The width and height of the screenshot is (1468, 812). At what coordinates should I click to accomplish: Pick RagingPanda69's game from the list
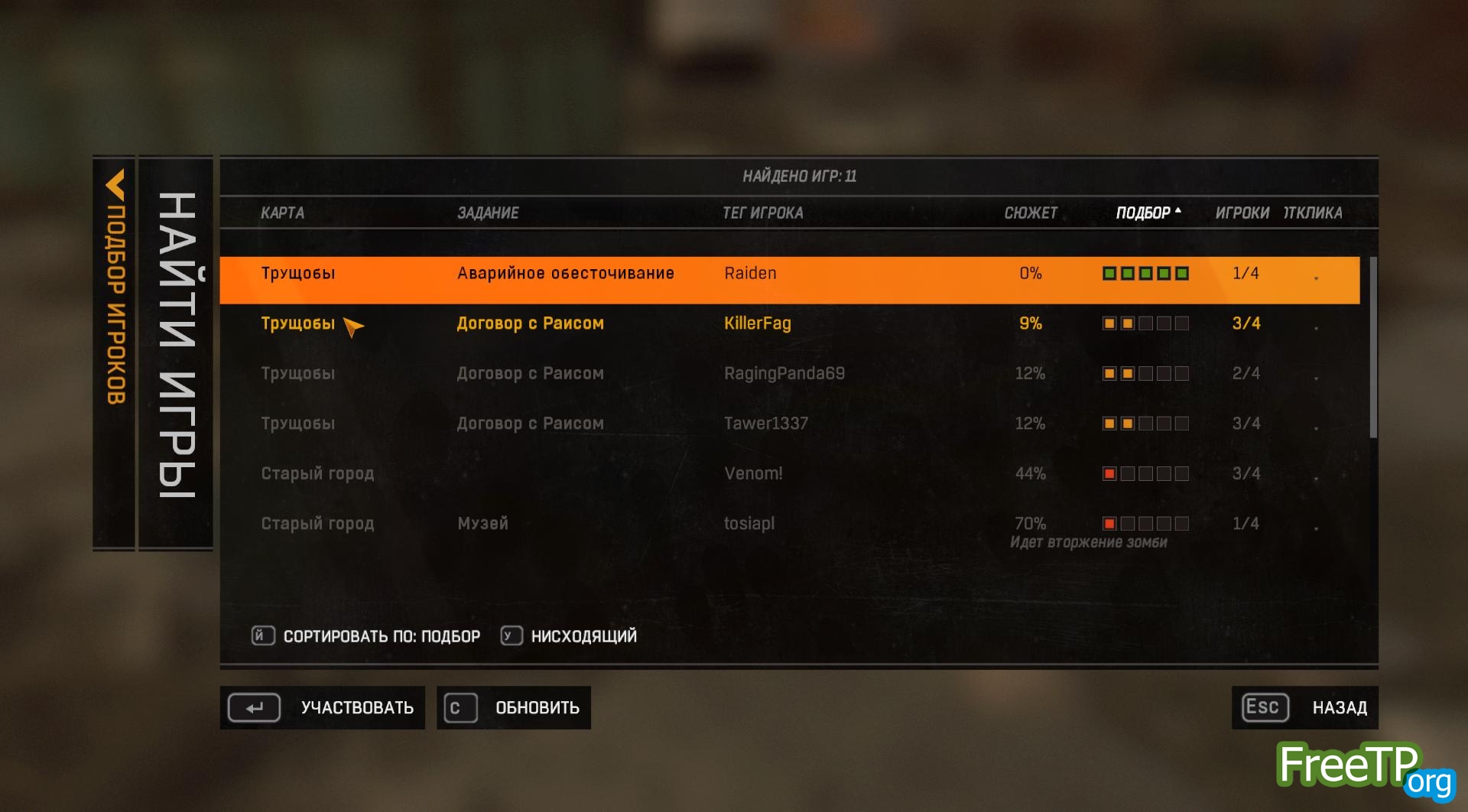click(x=784, y=374)
